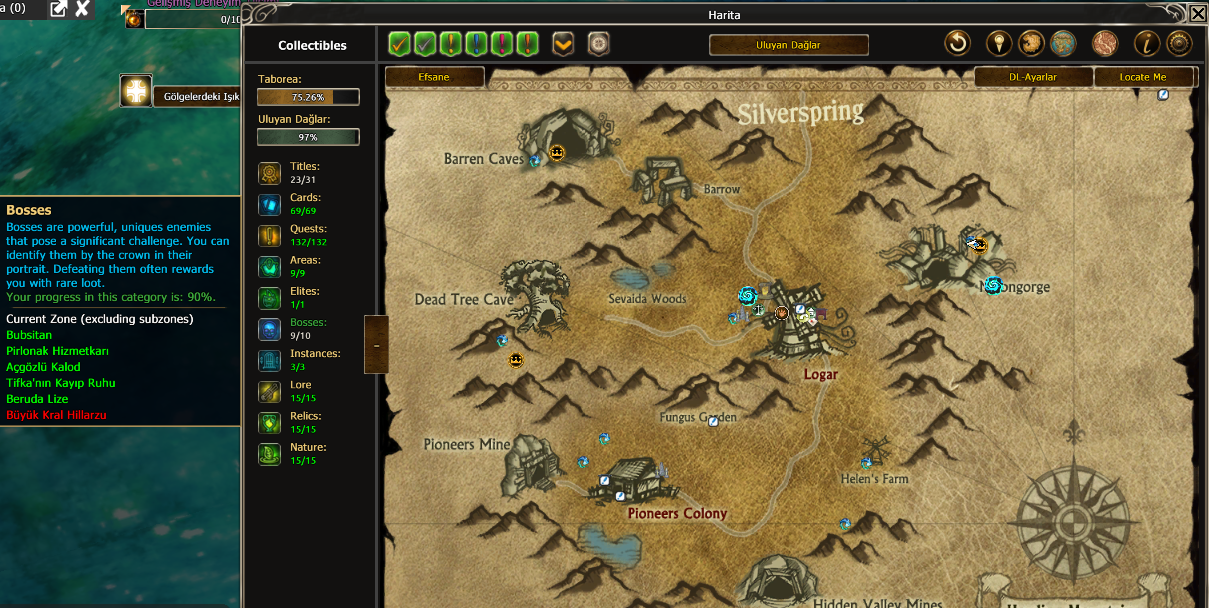Click the Gölgelerdeki Işık cross icon
1209x608 pixels.
[x=136, y=91]
